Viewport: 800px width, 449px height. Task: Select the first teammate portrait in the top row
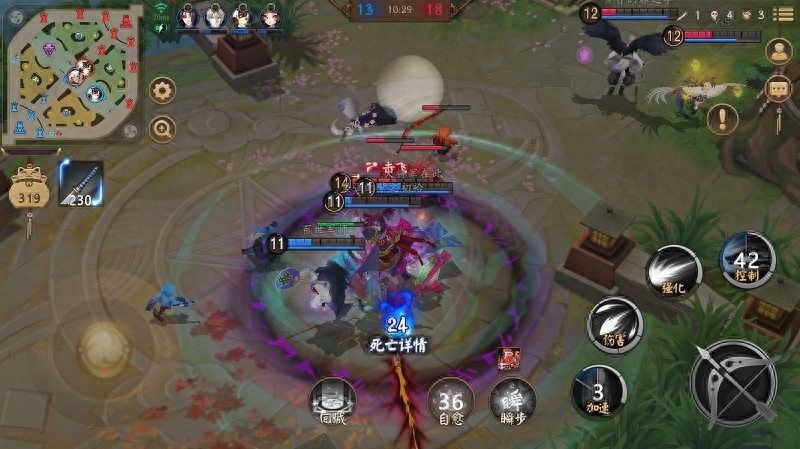point(187,16)
